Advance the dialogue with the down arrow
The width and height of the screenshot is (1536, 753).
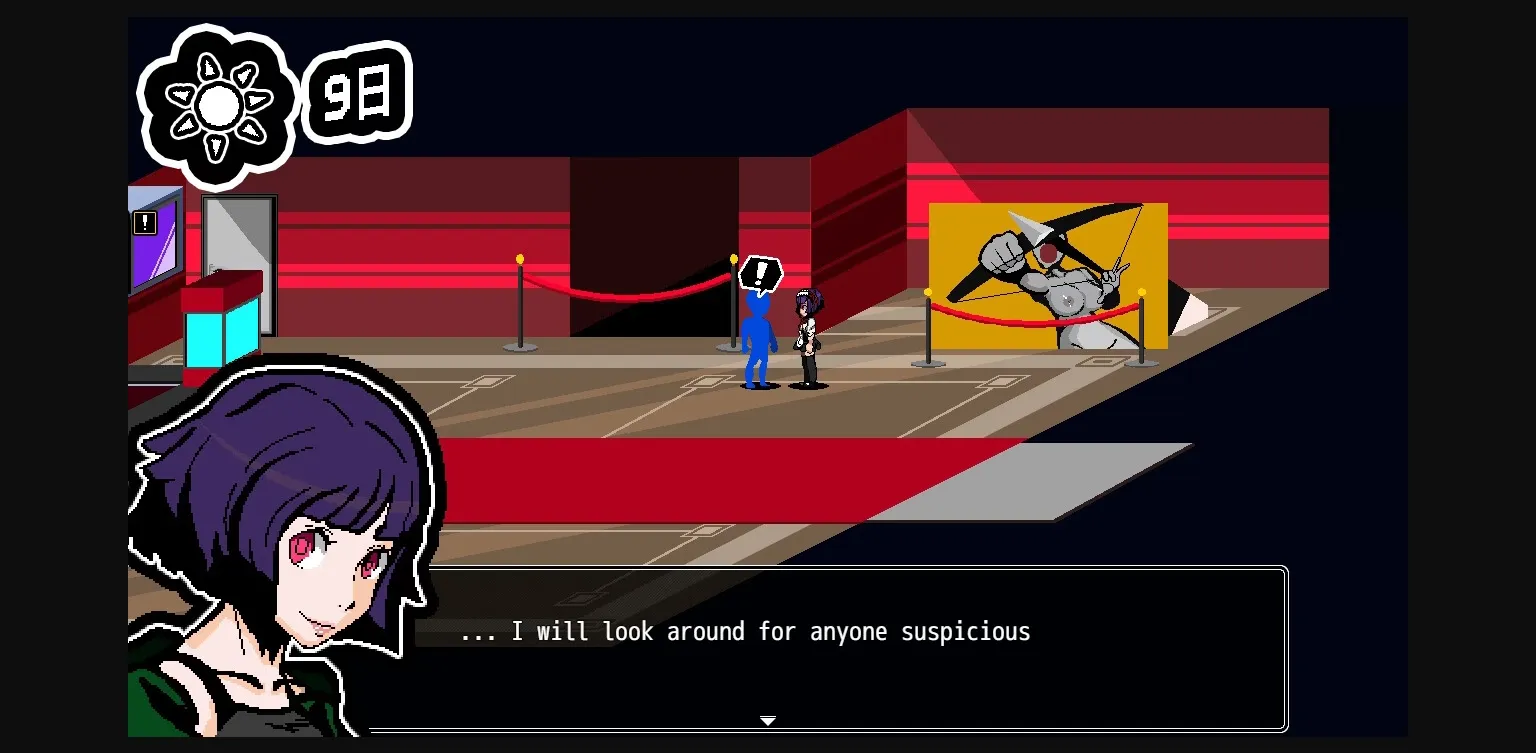[768, 720]
